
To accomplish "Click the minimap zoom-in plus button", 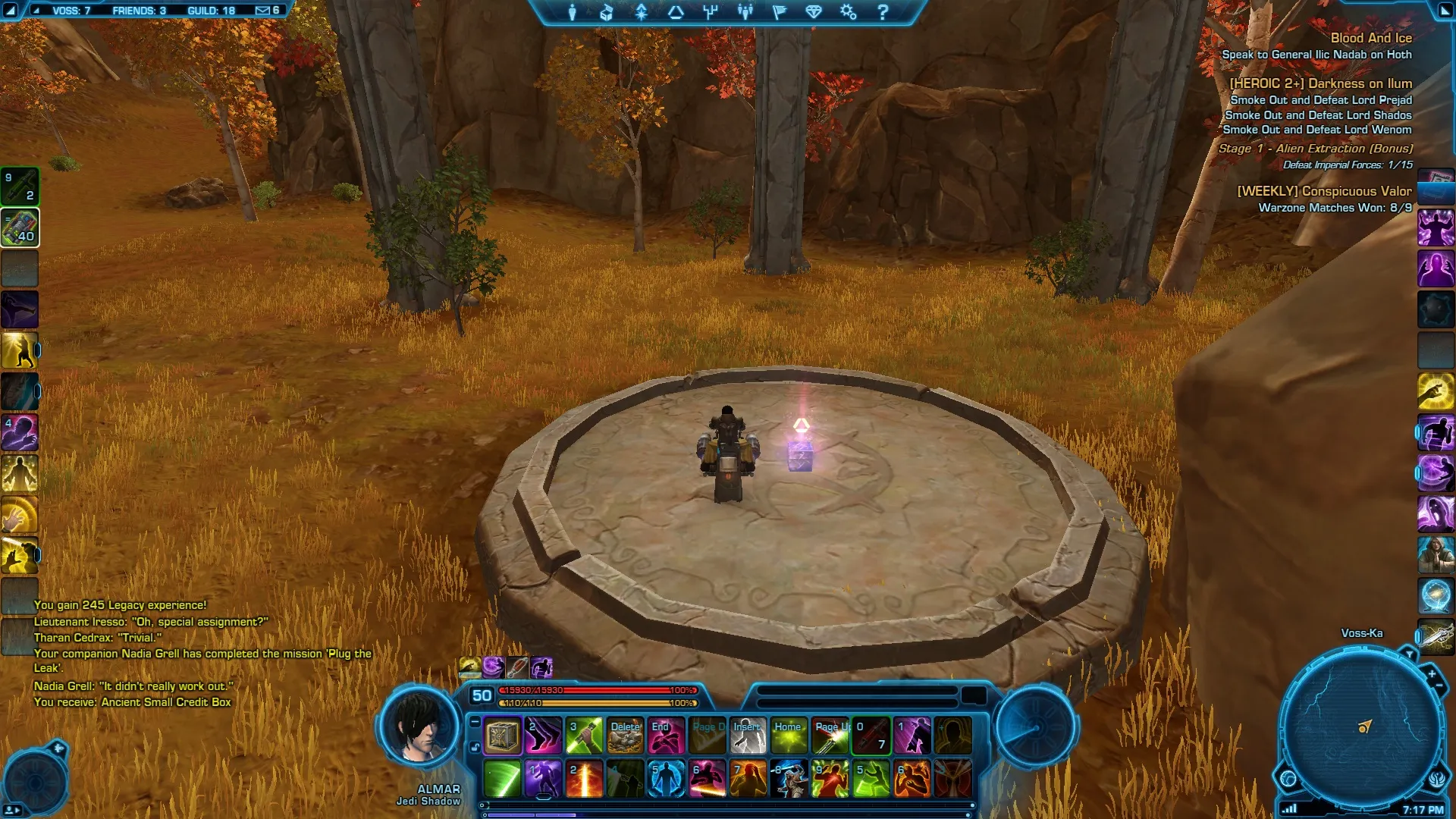I will pos(1432,673).
